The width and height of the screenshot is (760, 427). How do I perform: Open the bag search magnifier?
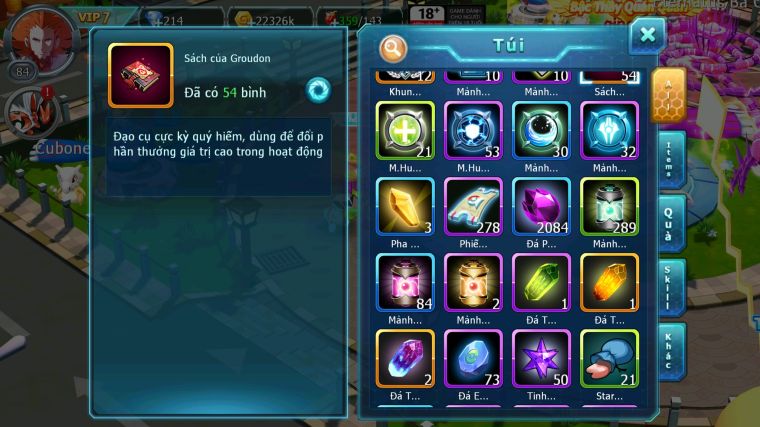pyautogui.click(x=394, y=48)
